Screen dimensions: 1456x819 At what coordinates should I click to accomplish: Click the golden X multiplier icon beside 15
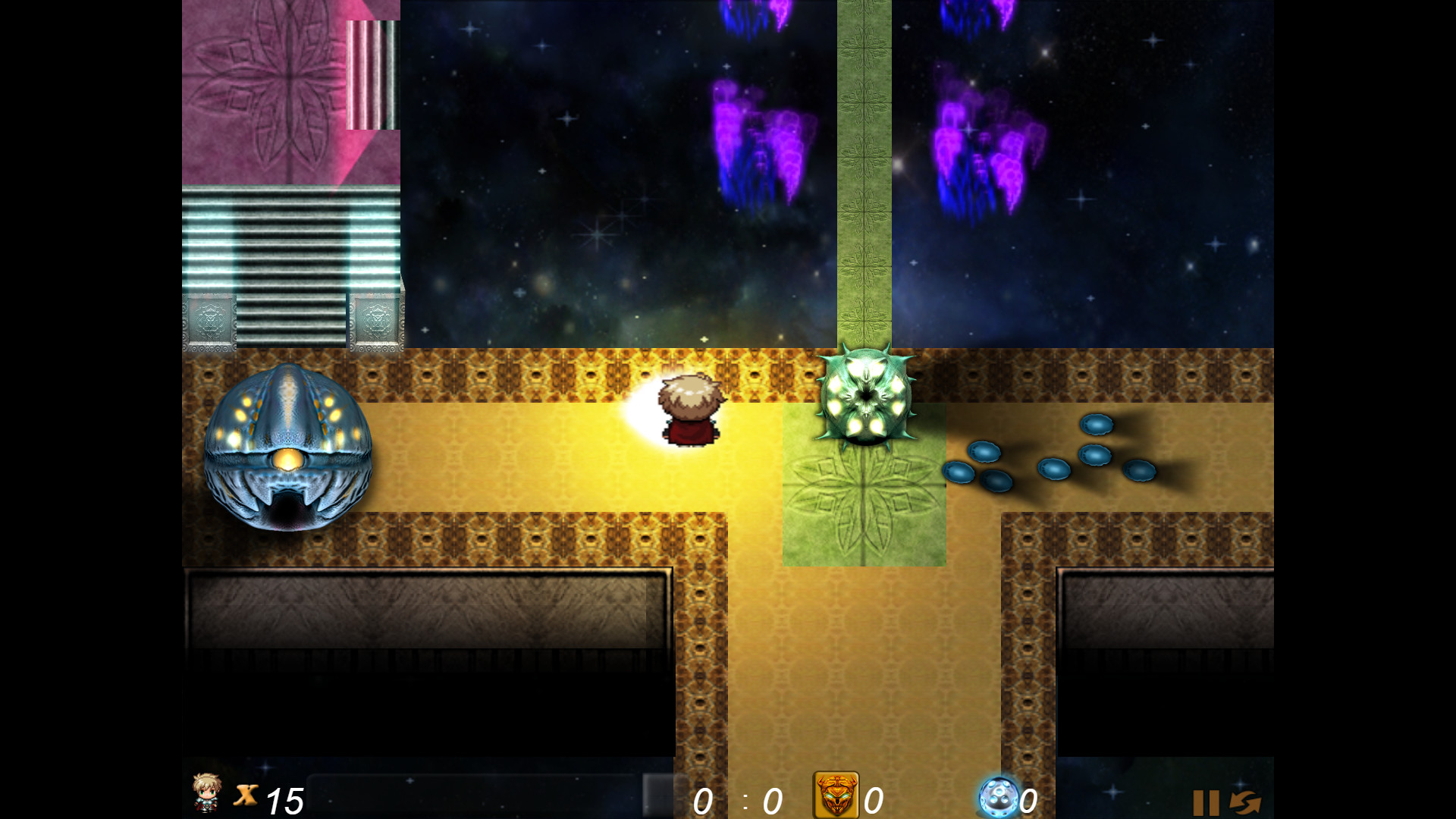point(245,796)
